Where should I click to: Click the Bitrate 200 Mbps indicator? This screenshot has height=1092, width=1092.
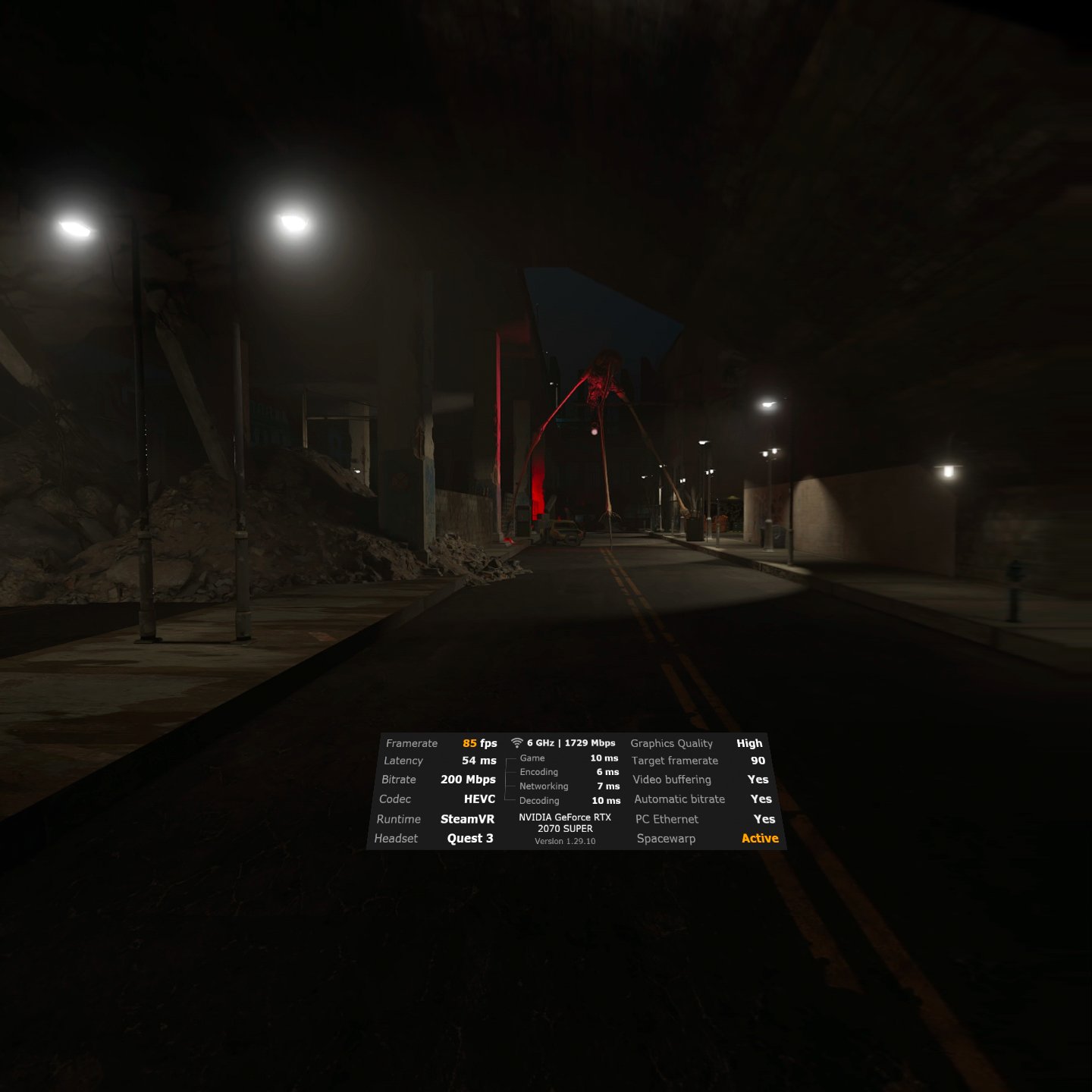pos(469,780)
